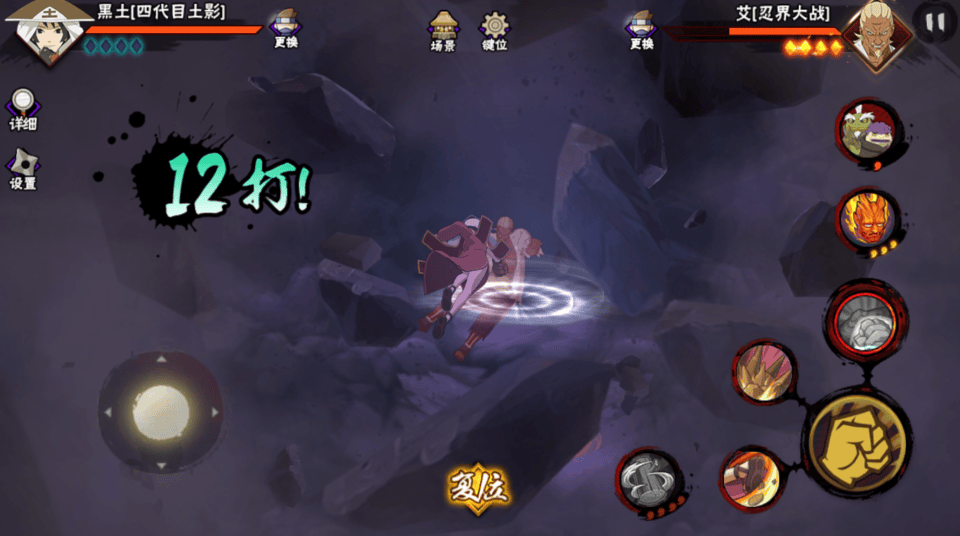Select the 艾 opponent portrait
Screen dimensions: 960x536
point(874,32)
